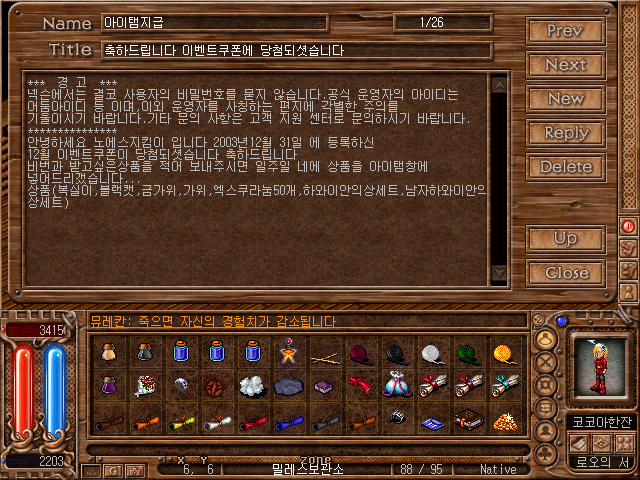Viewport: 640px width, 480px height.
Task: Select the orange yarn ball in inventory
Action: tap(502, 353)
